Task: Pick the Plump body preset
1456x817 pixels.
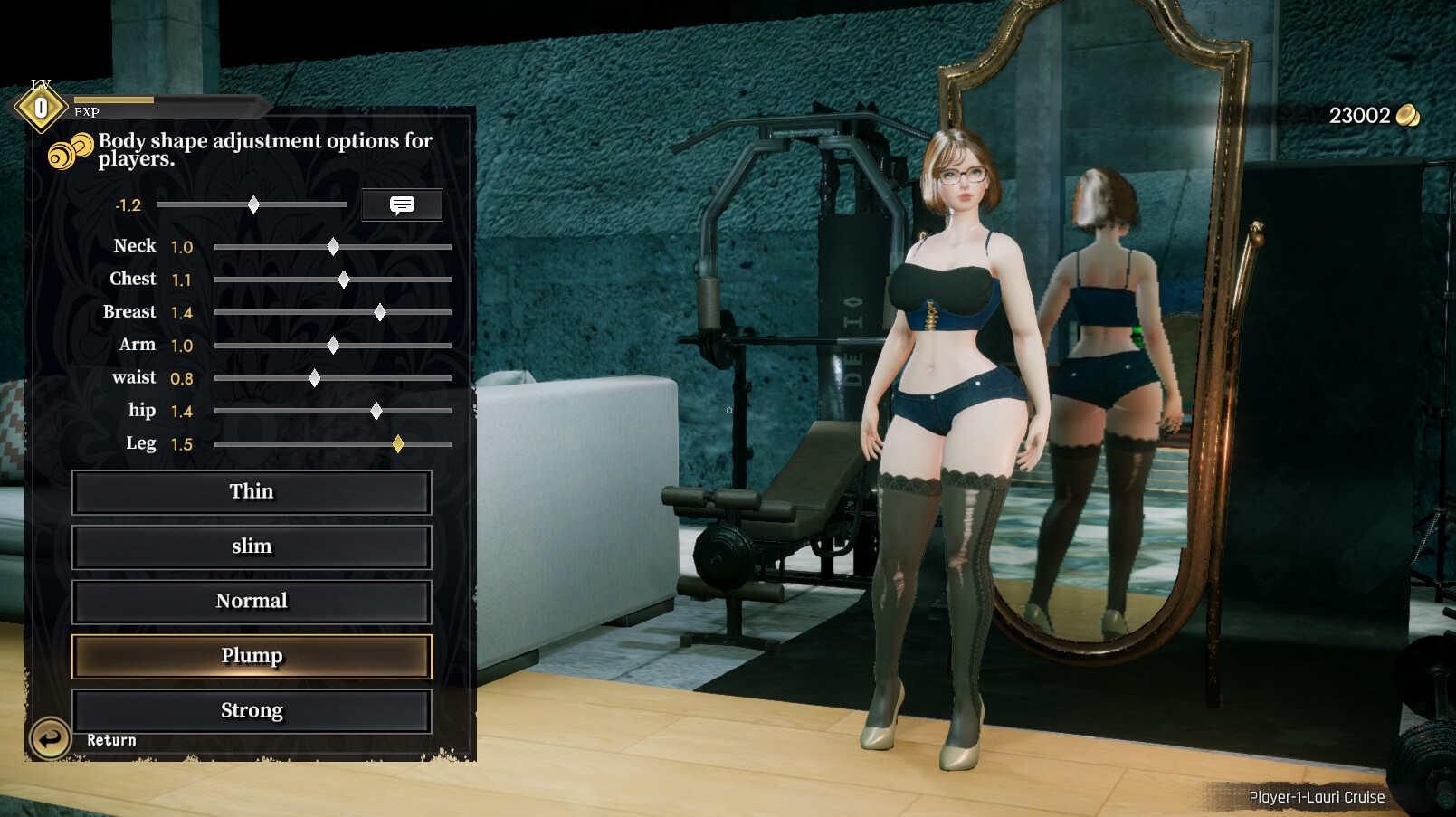Action: pos(252,657)
